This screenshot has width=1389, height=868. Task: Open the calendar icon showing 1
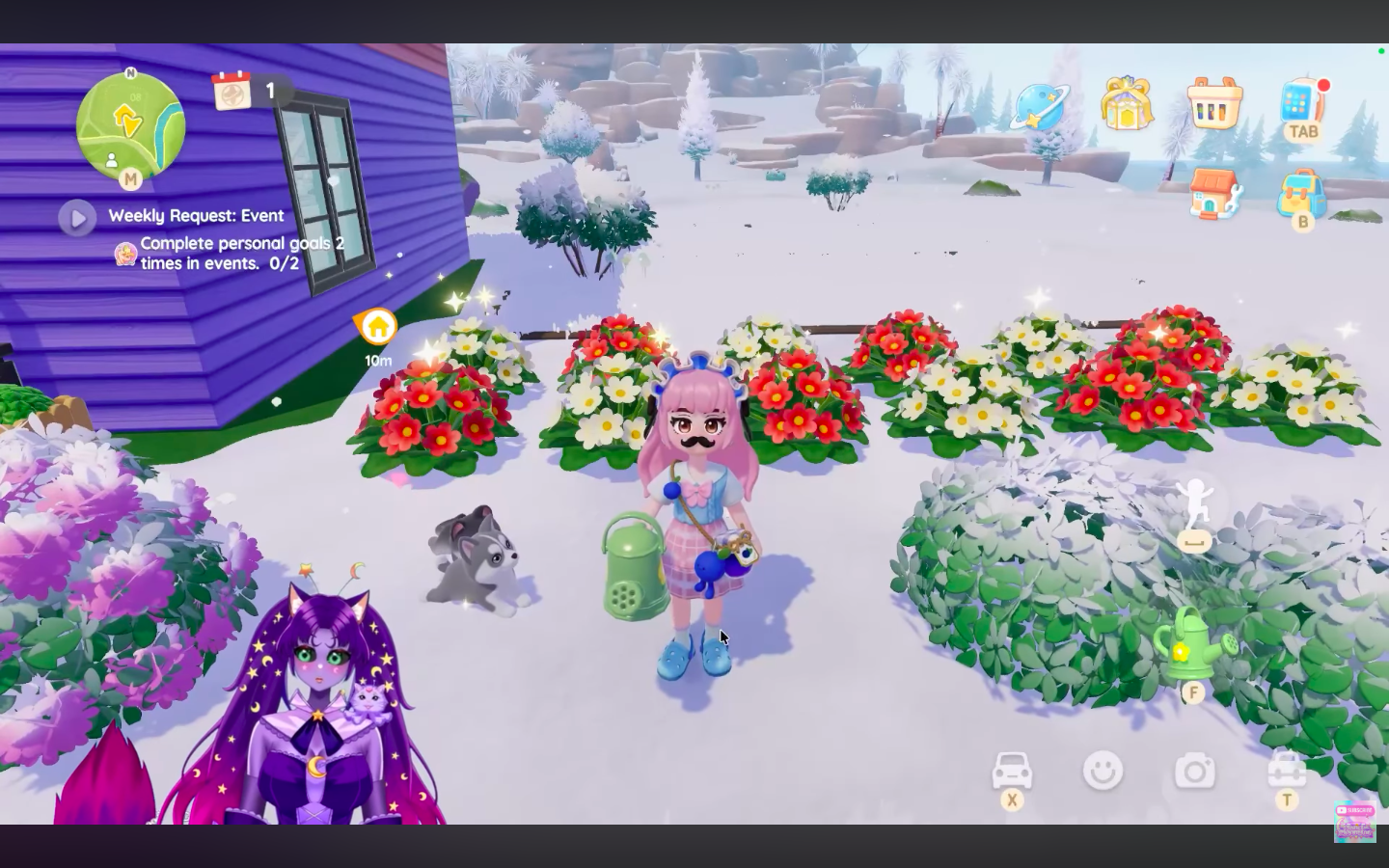231,90
